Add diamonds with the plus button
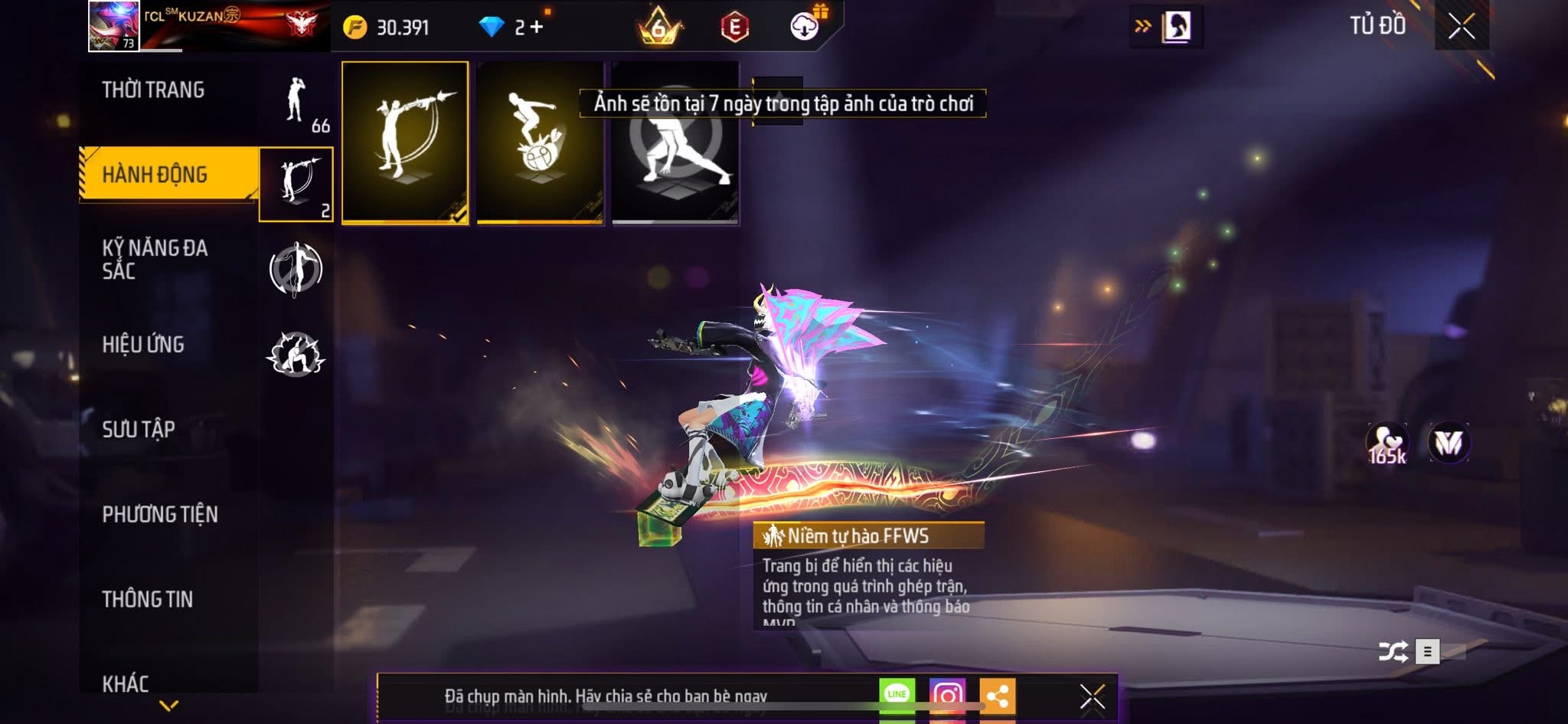Viewport: 1568px width, 724px height. pos(537,28)
